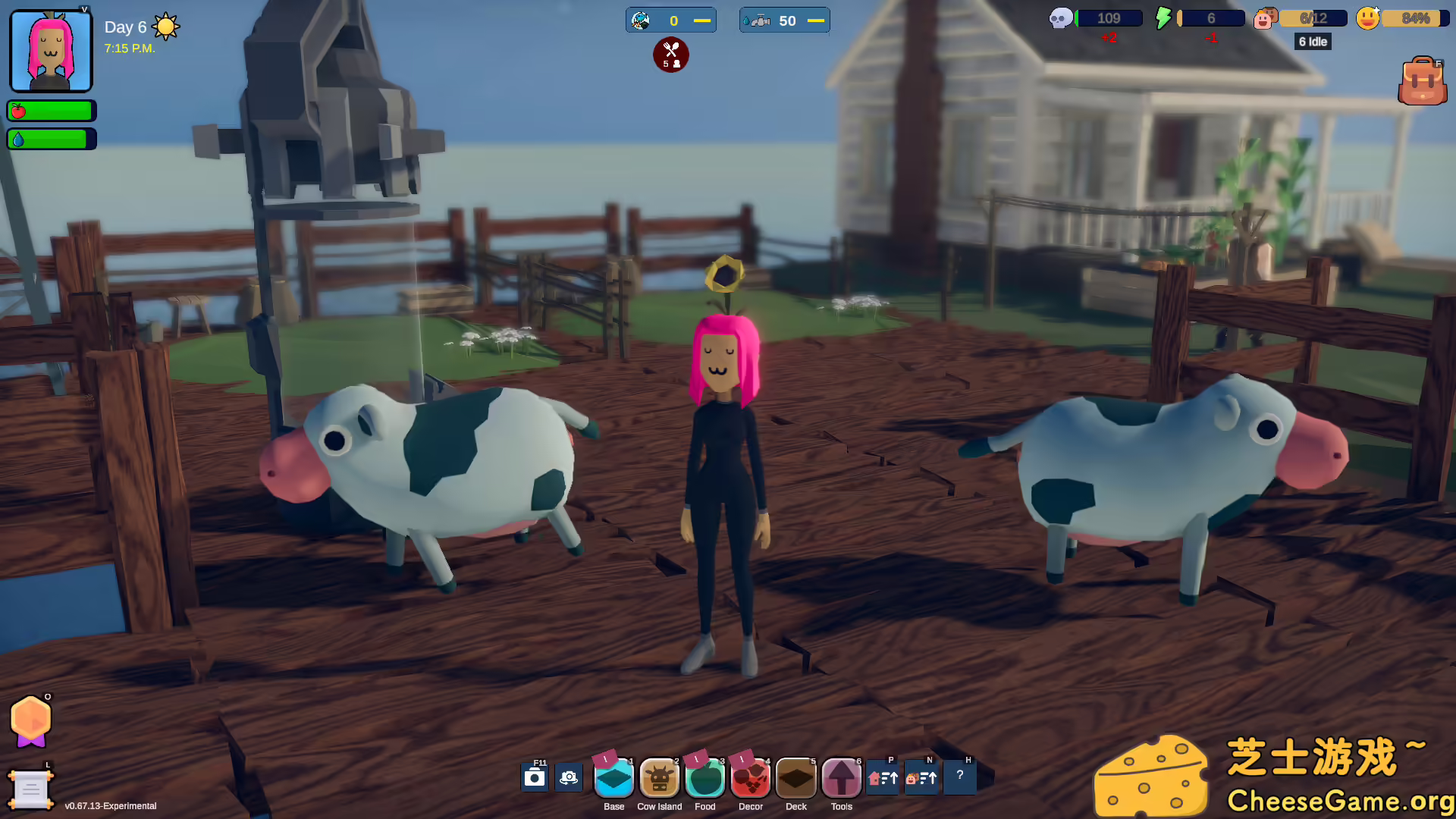Switch to the Tools category
1456x819 pixels.
pos(841,778)
